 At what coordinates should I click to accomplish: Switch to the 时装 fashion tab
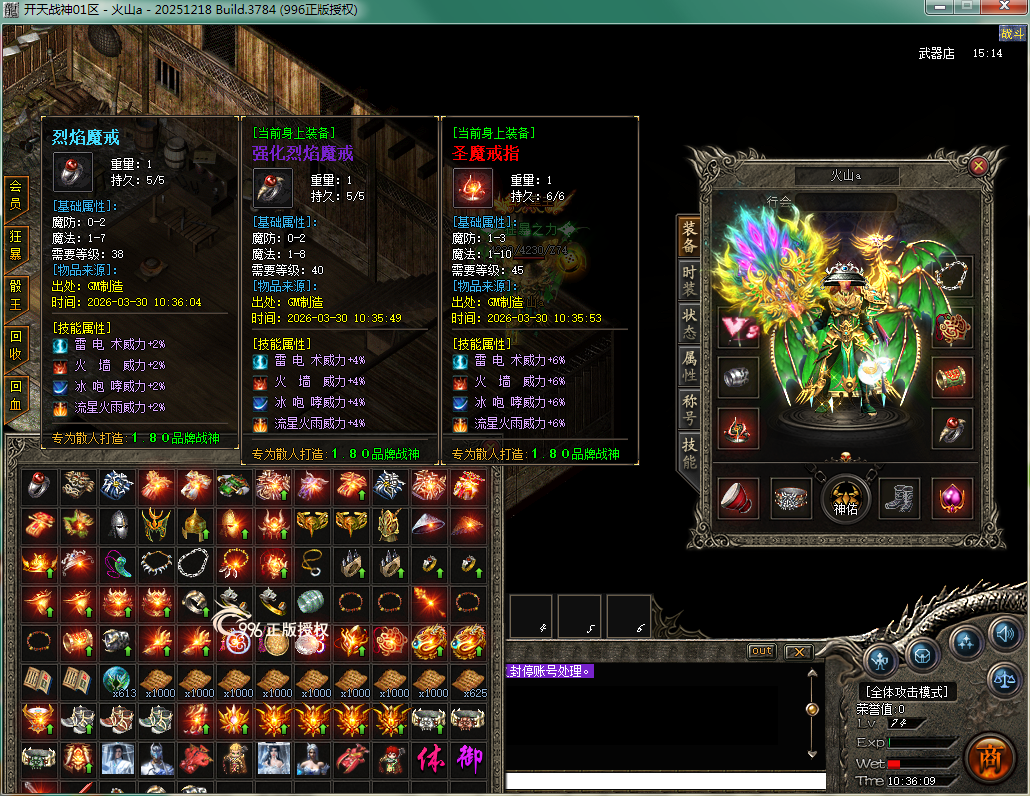[689, 283]
